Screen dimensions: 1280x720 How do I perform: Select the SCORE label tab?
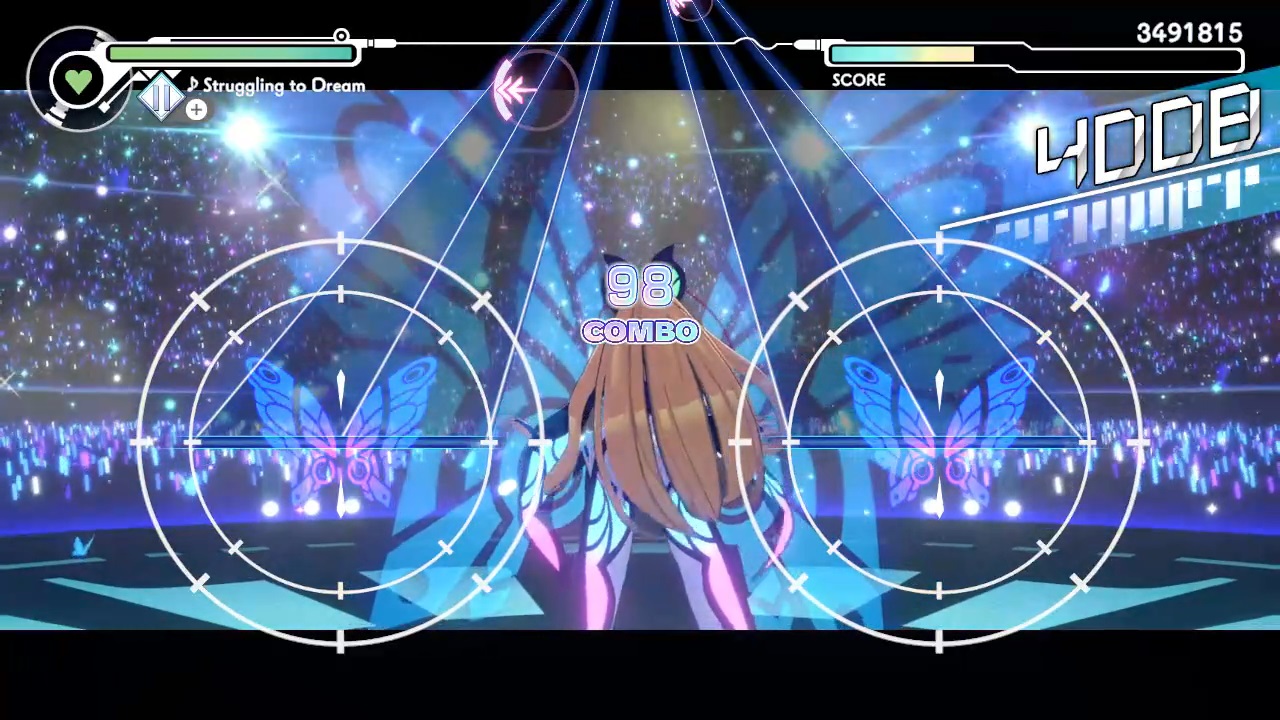point(858,80)
